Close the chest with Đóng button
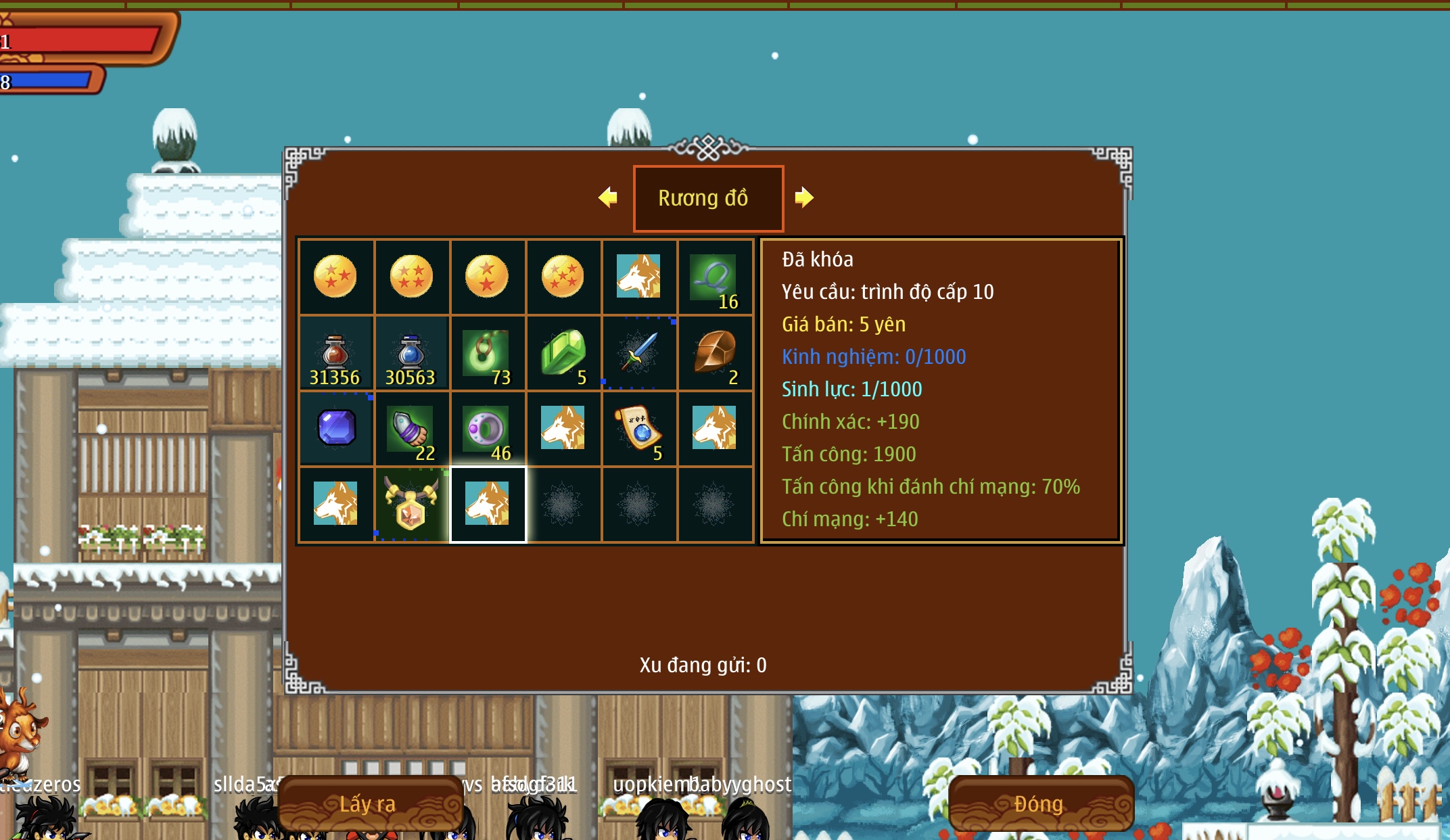The height and width of the screenshot is (840, 1450). click(x=1039, y=803)
